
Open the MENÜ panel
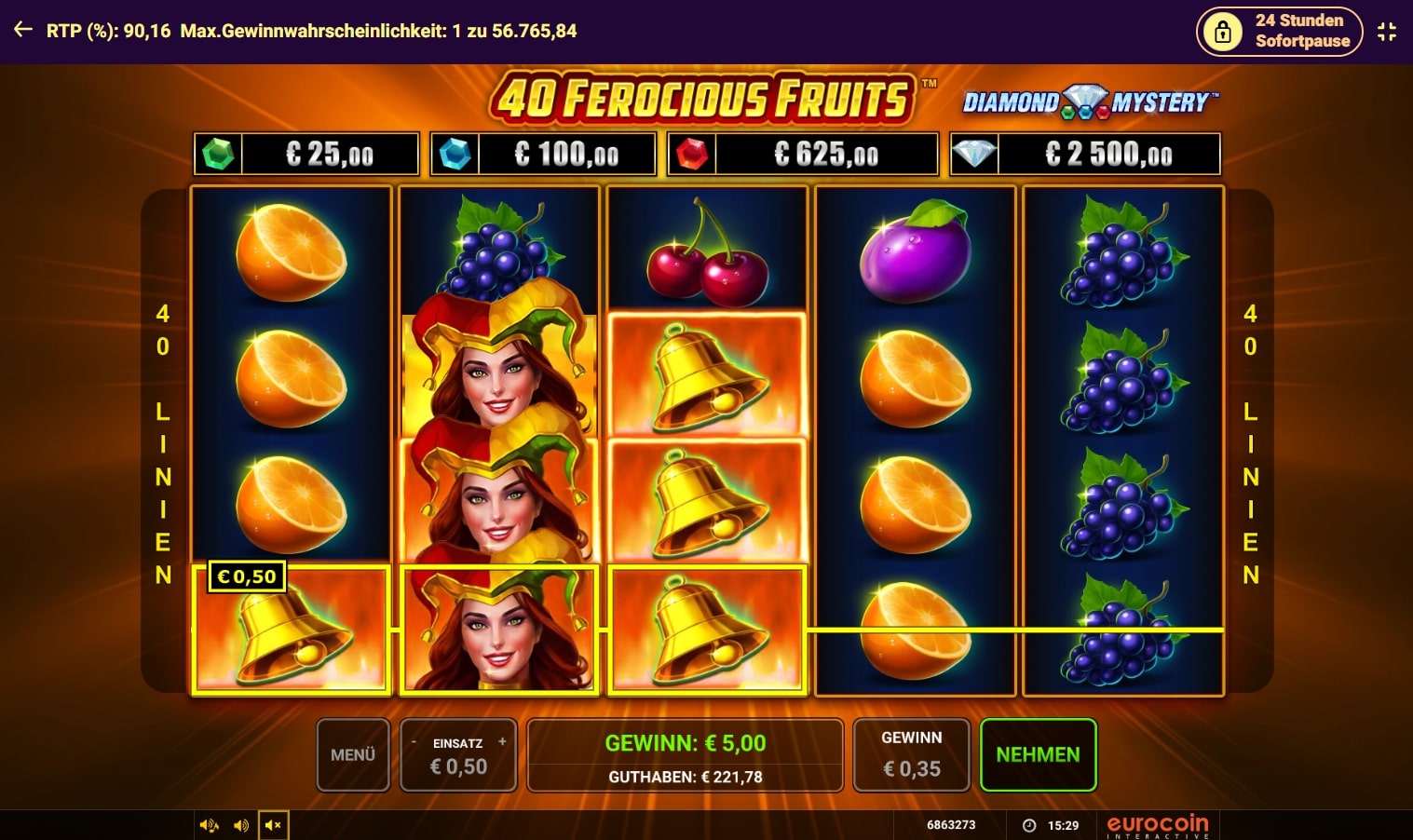click(x=352, y=754)
